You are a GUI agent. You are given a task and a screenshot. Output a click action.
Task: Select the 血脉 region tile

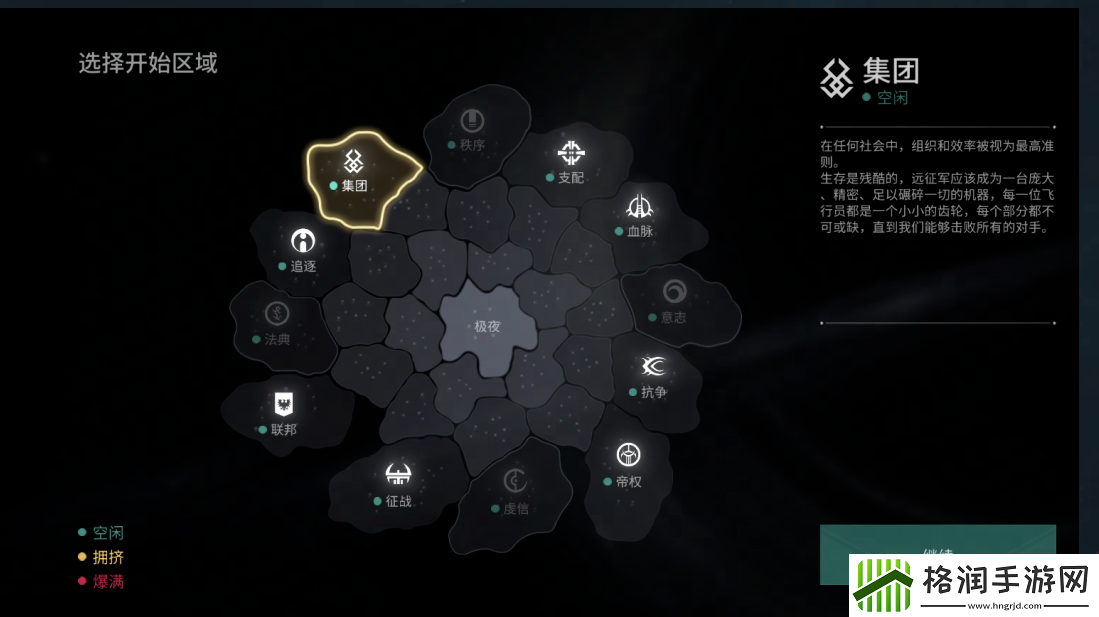639,215
